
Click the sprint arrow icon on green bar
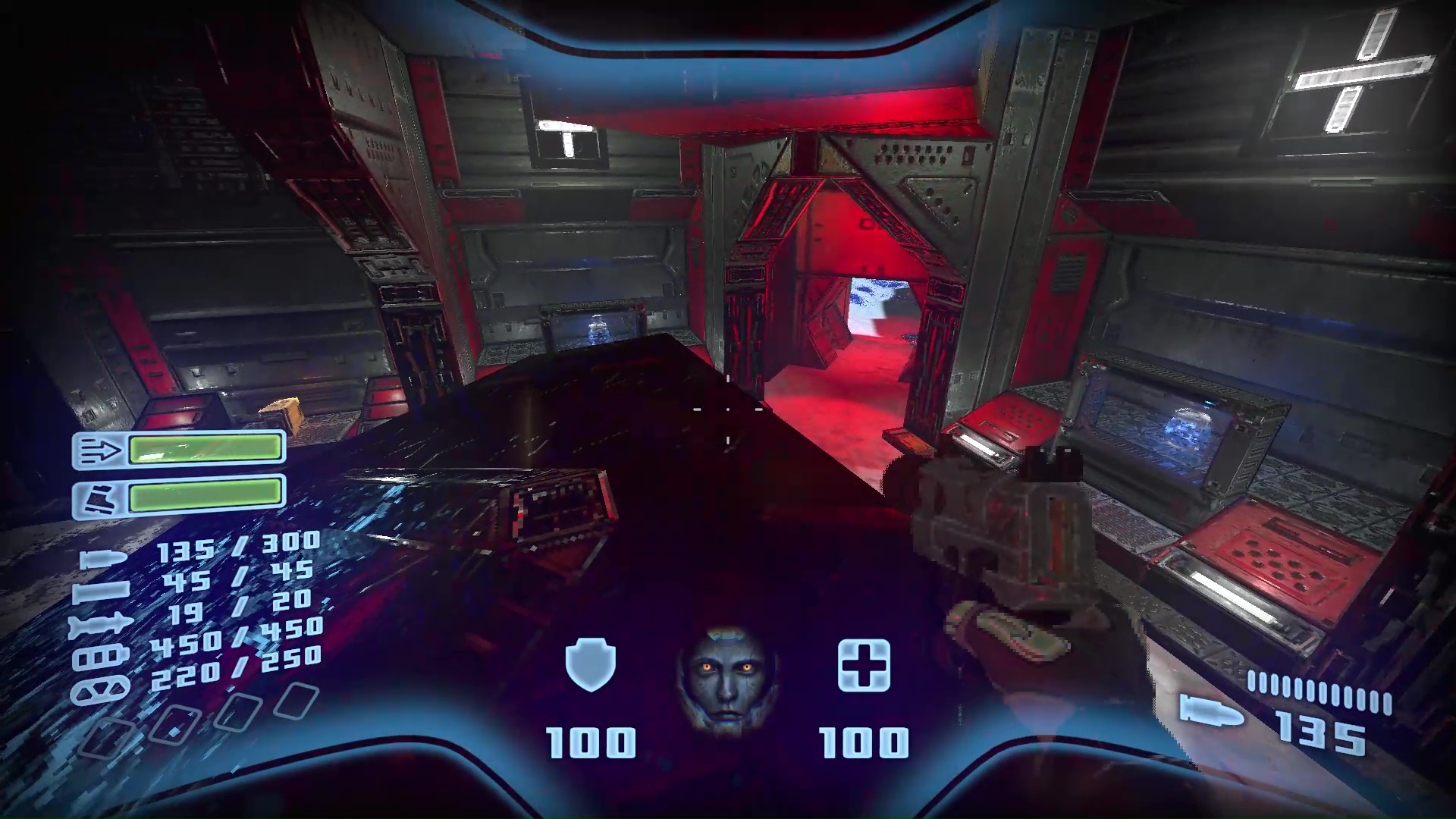click(x=99, y=449)
